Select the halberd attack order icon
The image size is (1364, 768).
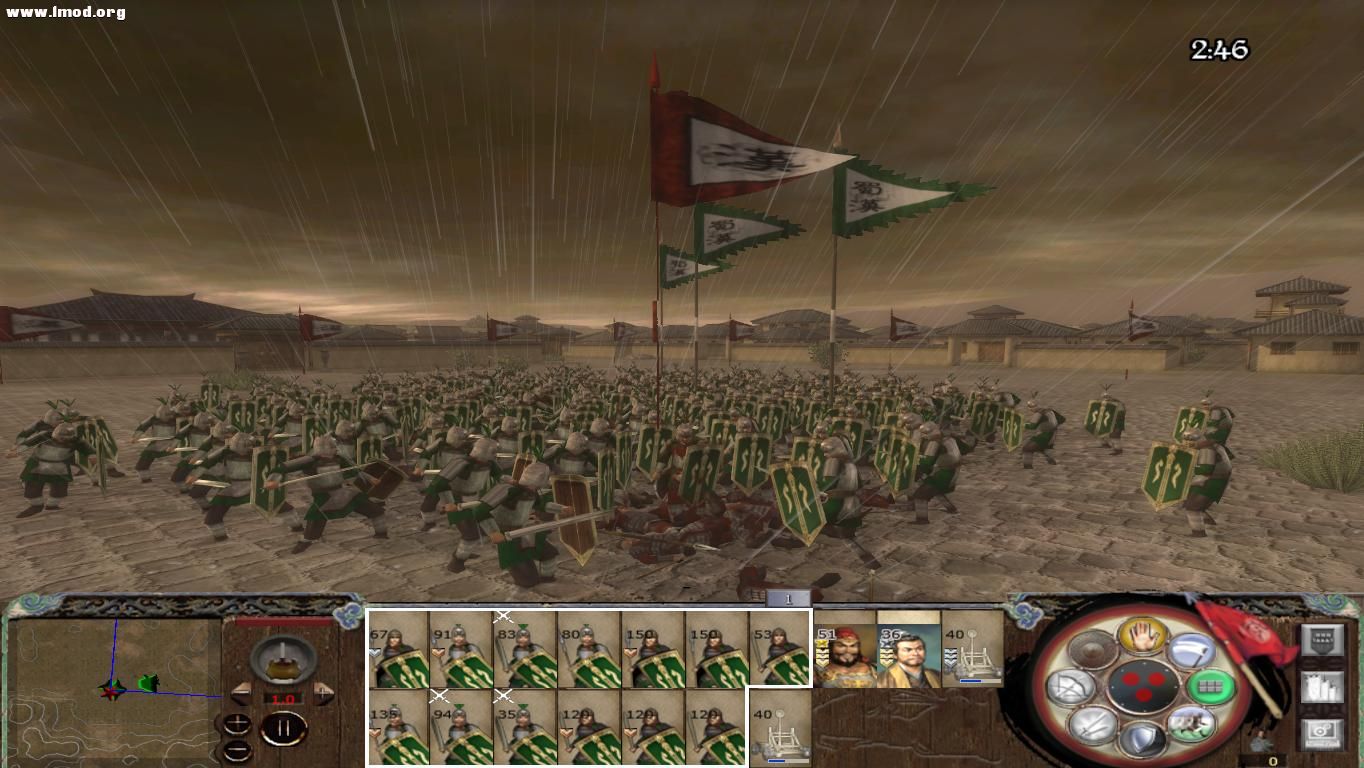1189,651
